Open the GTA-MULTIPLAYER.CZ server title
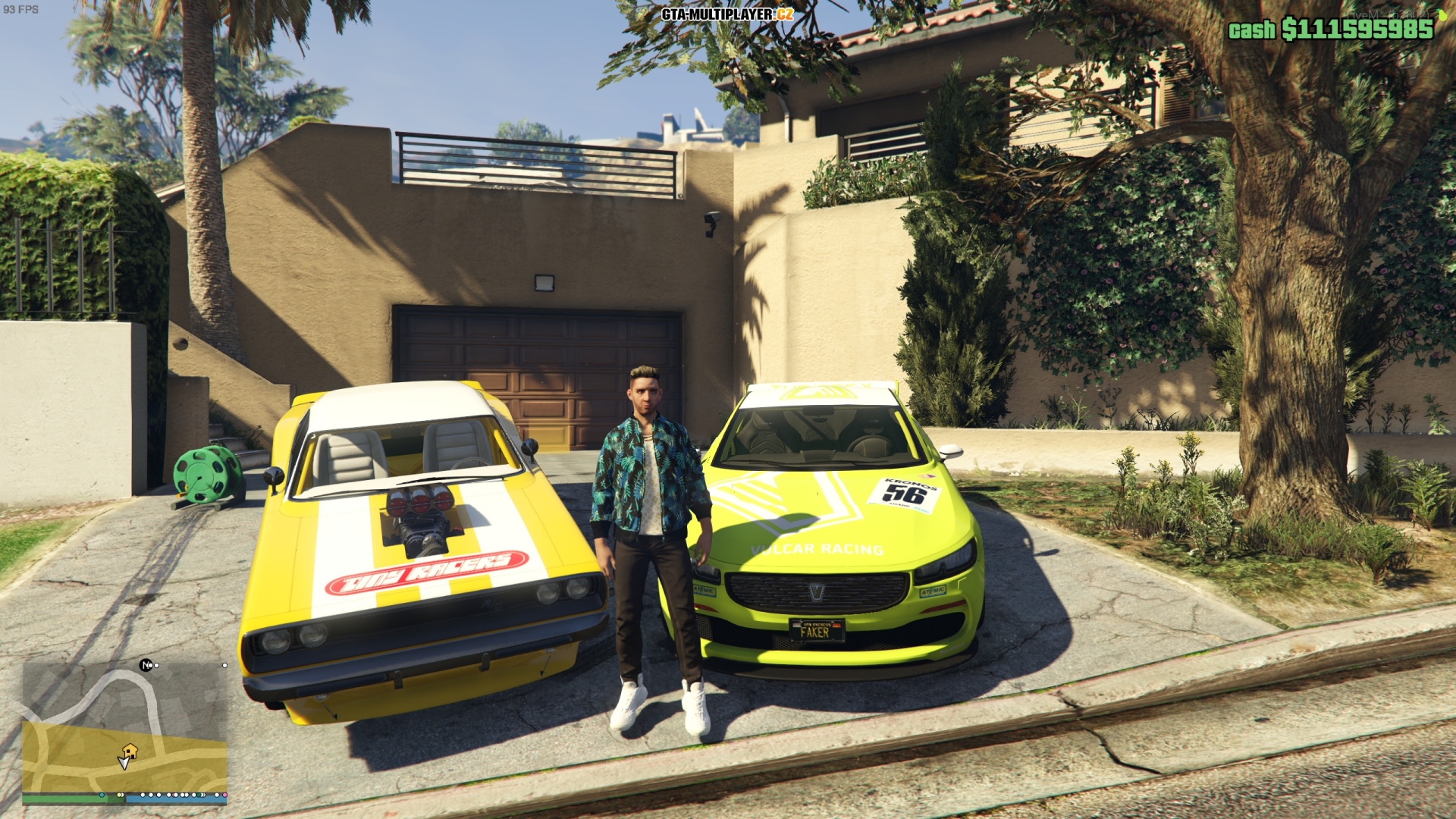1456x819 pixels. (x=728, y=13)
